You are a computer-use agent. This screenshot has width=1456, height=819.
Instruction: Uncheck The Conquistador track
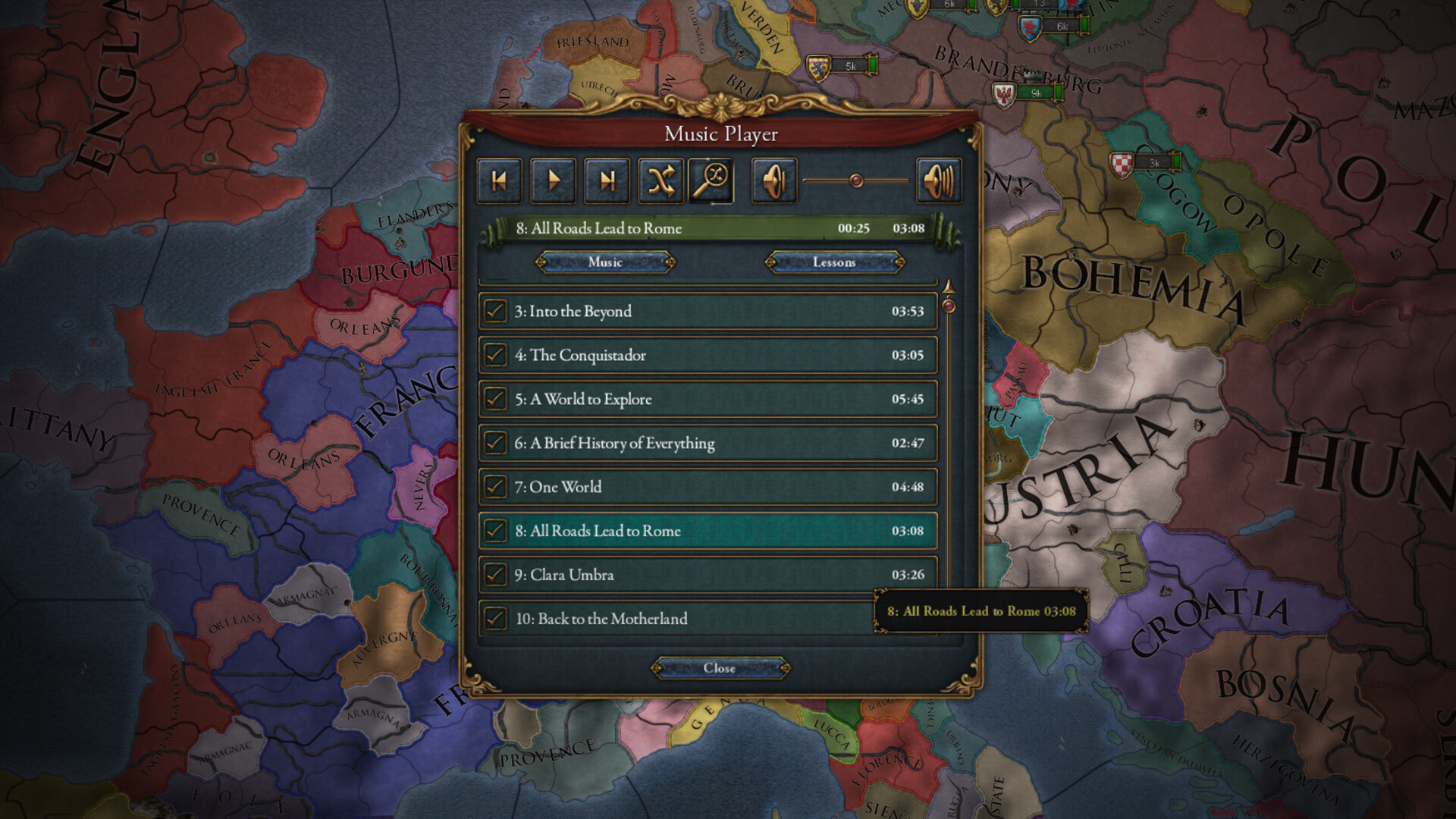pos(497,355)
